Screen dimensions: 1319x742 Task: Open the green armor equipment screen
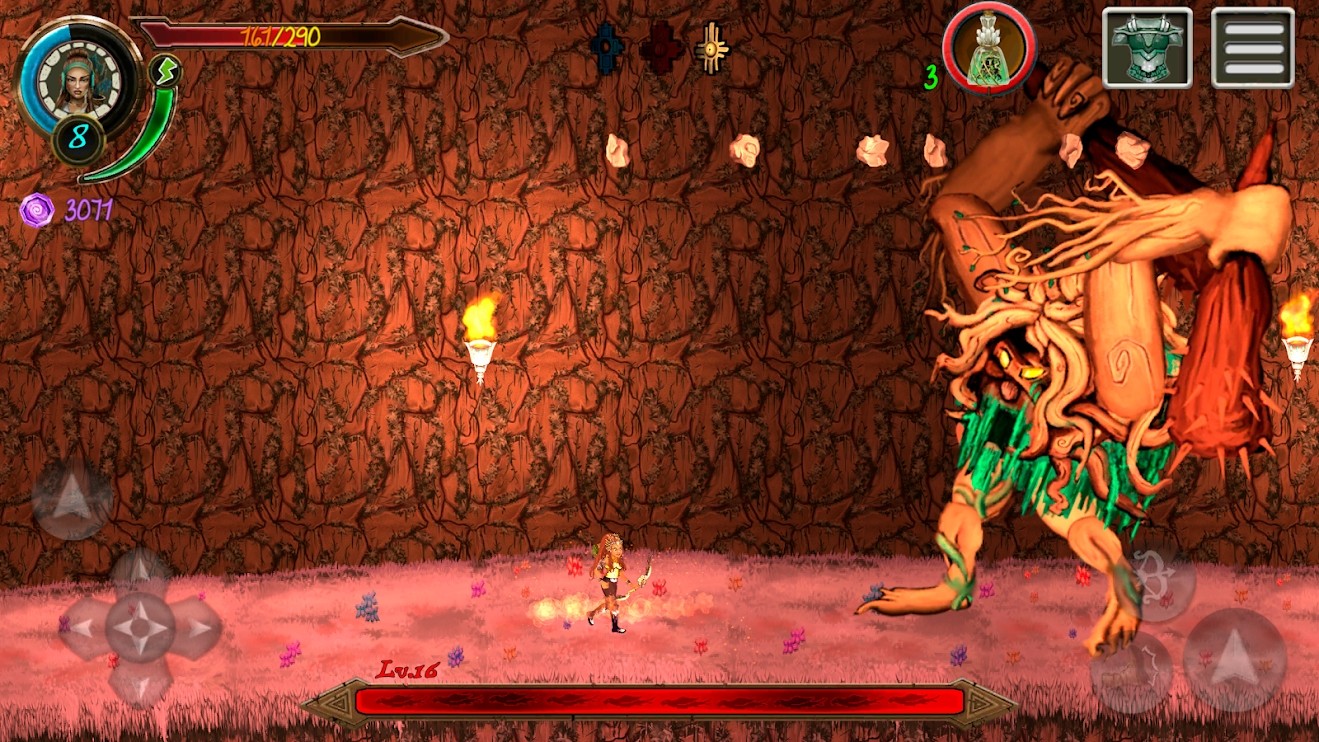point(1147,47)
